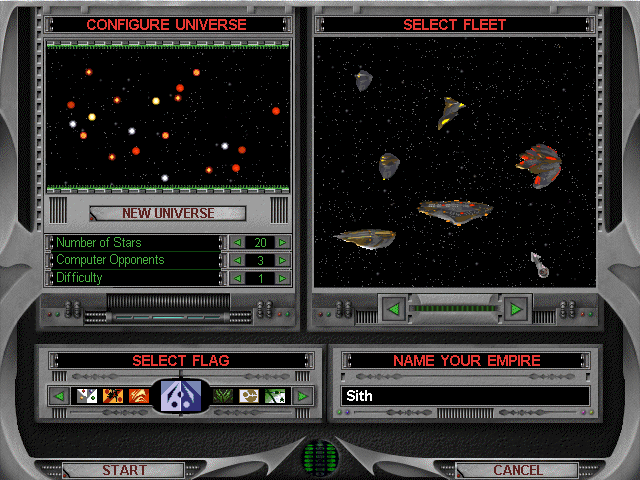
Task: Start the game with the START button
Action: click(x=124, y=470)
